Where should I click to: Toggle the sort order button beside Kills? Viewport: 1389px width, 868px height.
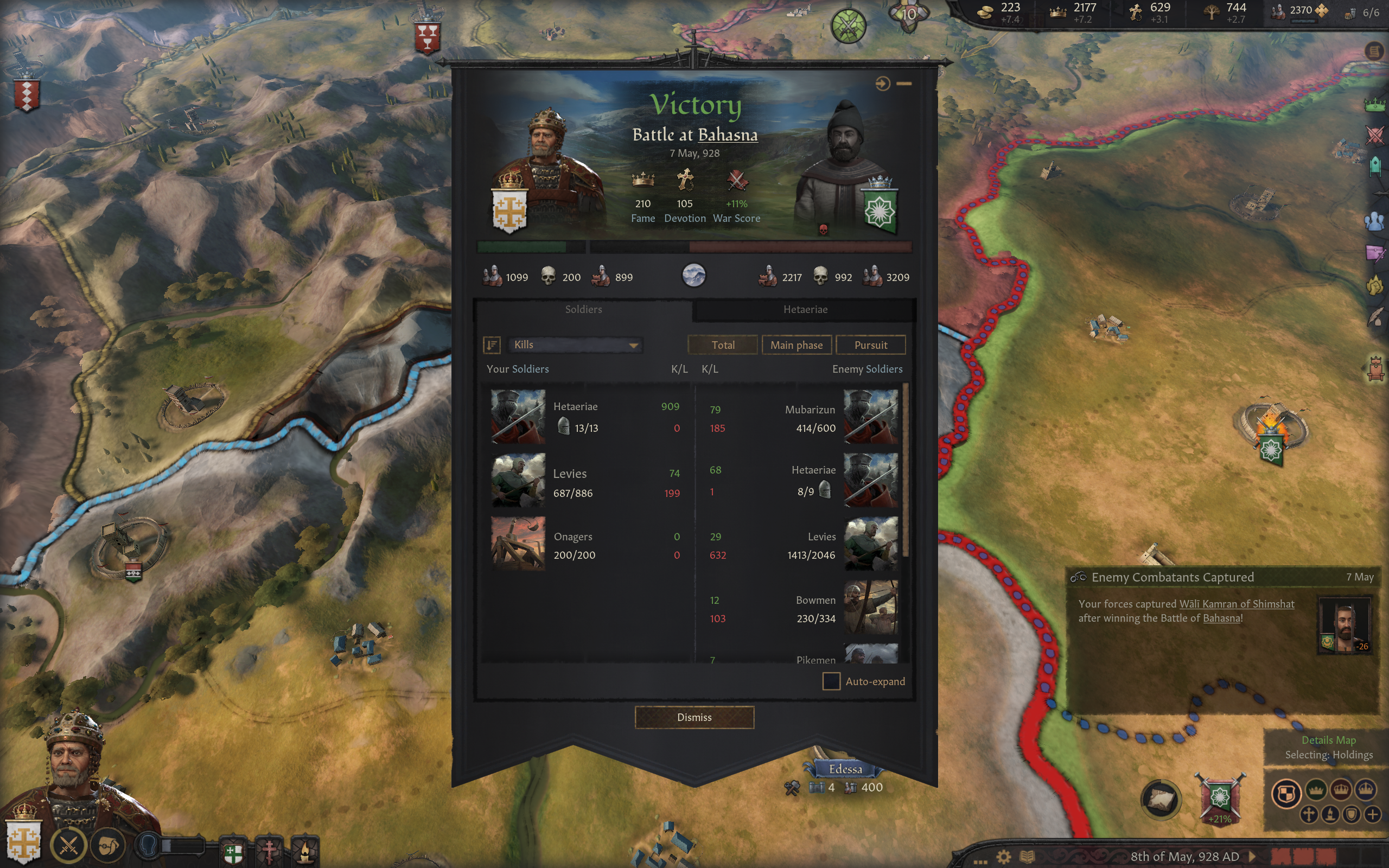492,345
